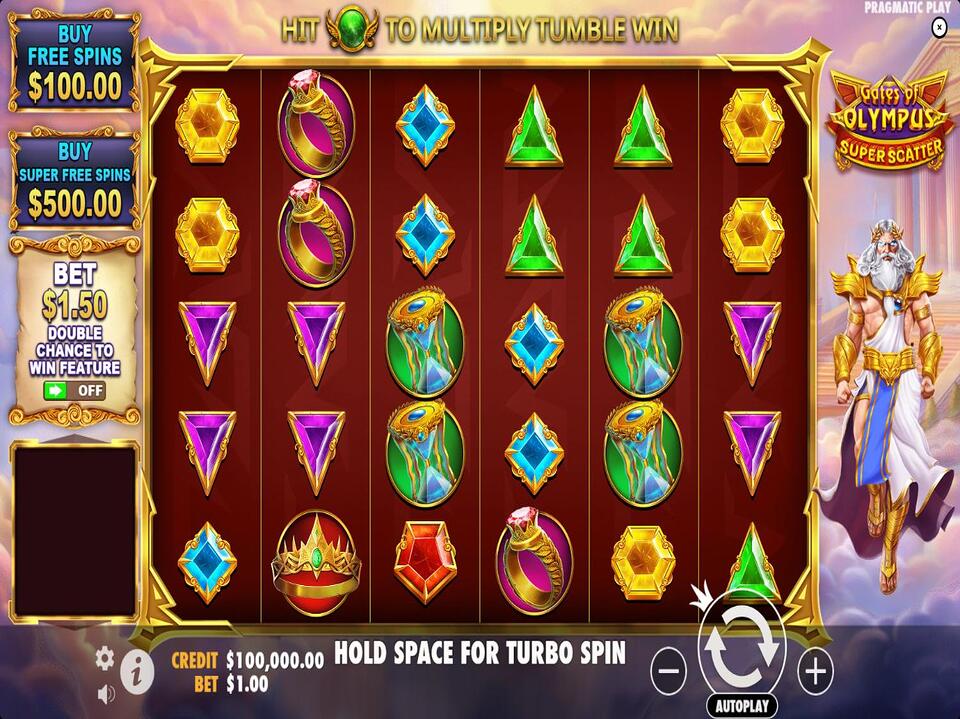Toggle the Double Chance to Win feature
Viewport: 960px width, 719px height.
pos(74,391)
